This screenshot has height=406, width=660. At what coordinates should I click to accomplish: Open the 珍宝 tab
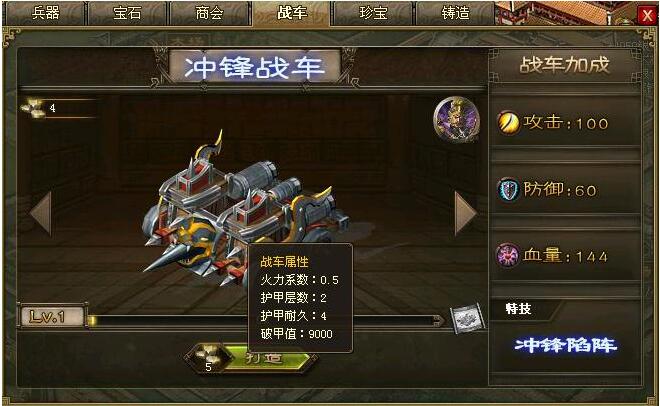point(373,13)
